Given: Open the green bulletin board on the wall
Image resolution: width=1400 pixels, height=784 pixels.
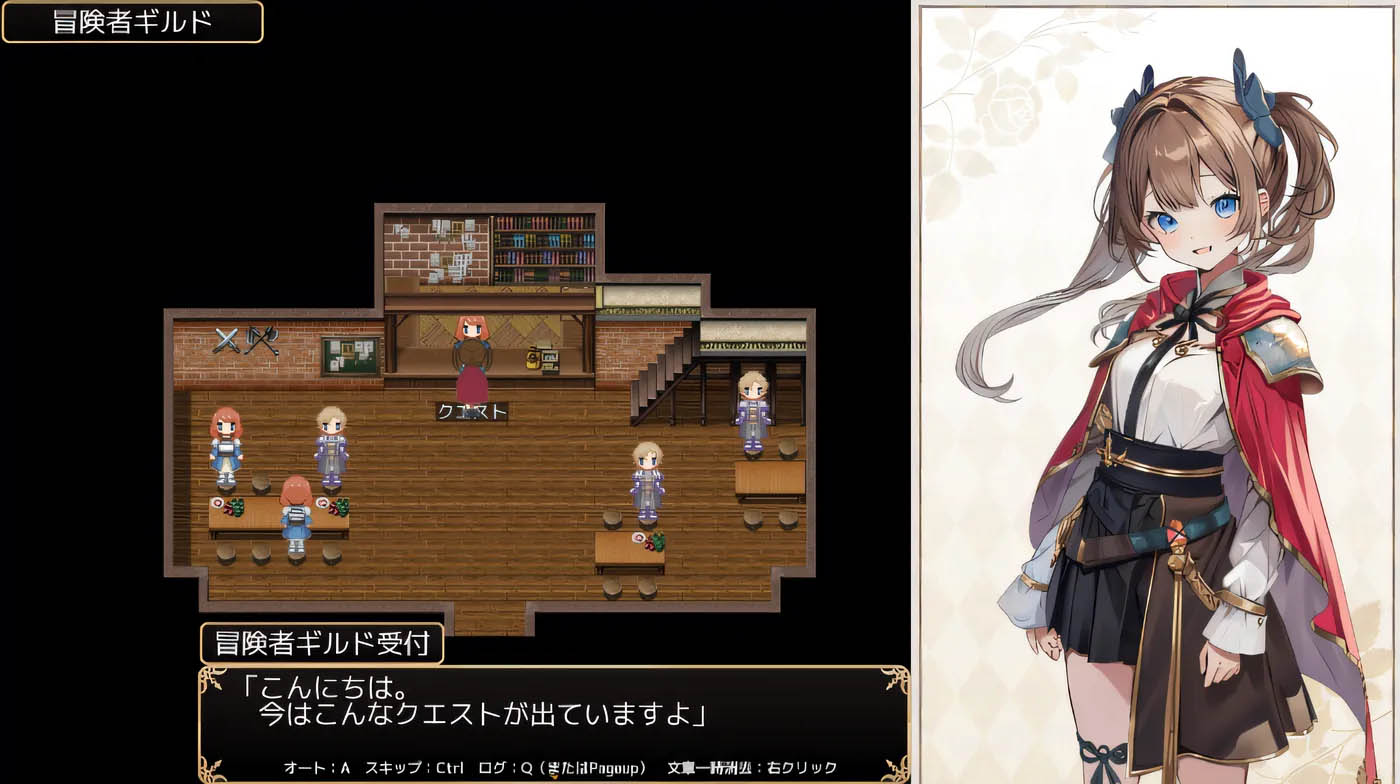Looking at the screenshot, I should (350, 357).
